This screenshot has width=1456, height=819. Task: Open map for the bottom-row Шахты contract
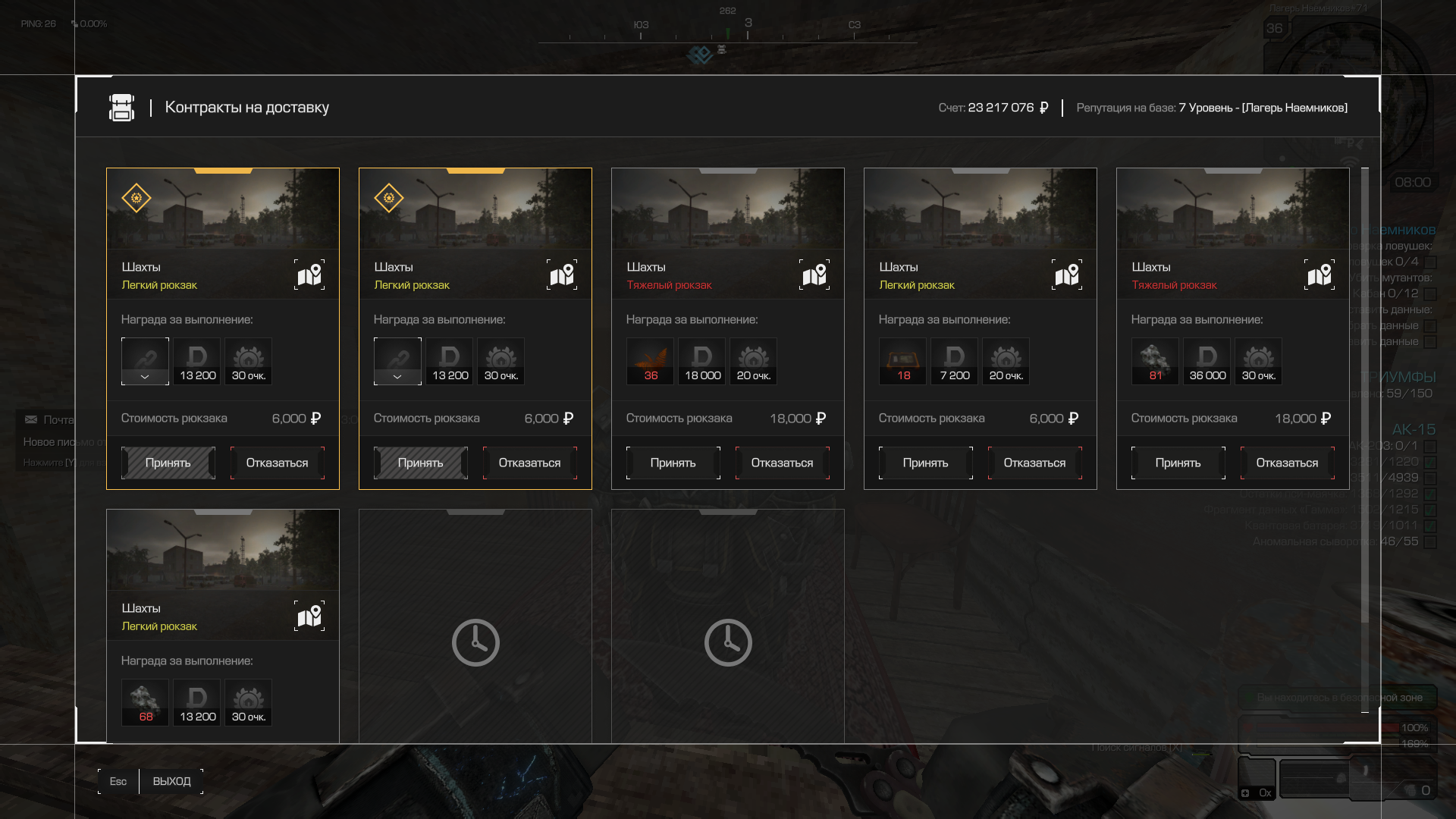pos(309,616)
